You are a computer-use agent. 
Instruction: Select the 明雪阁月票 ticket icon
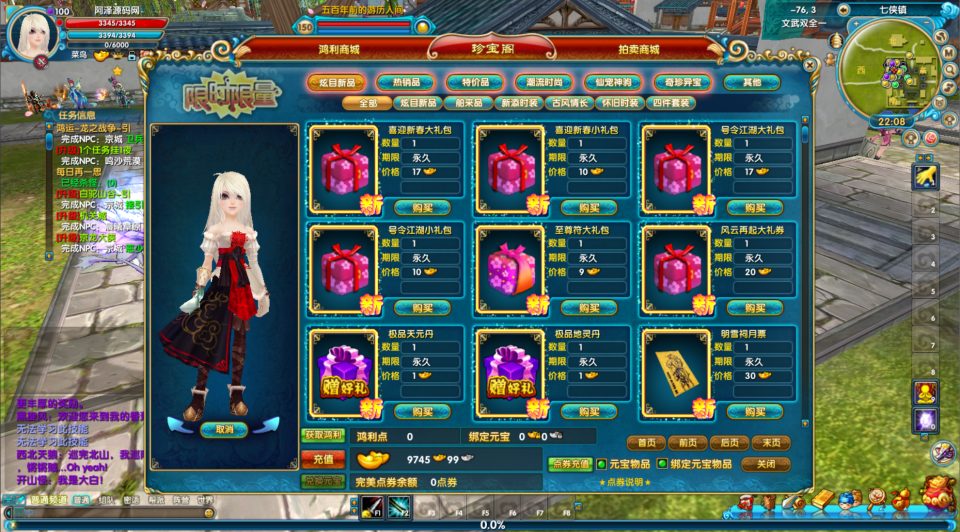coord(675,369)
